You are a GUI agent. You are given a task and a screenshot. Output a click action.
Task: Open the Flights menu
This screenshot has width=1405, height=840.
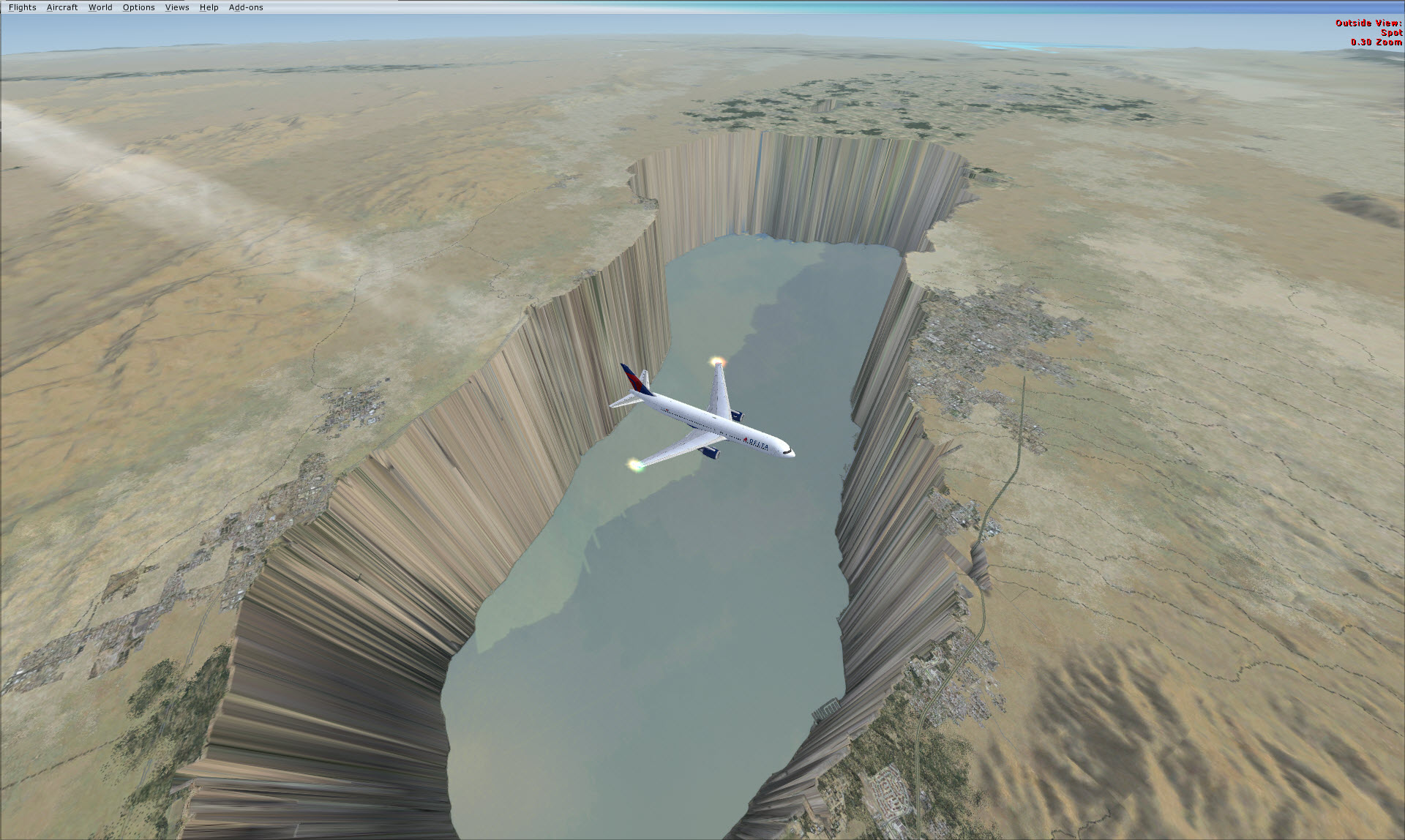(x=22, y=7)
